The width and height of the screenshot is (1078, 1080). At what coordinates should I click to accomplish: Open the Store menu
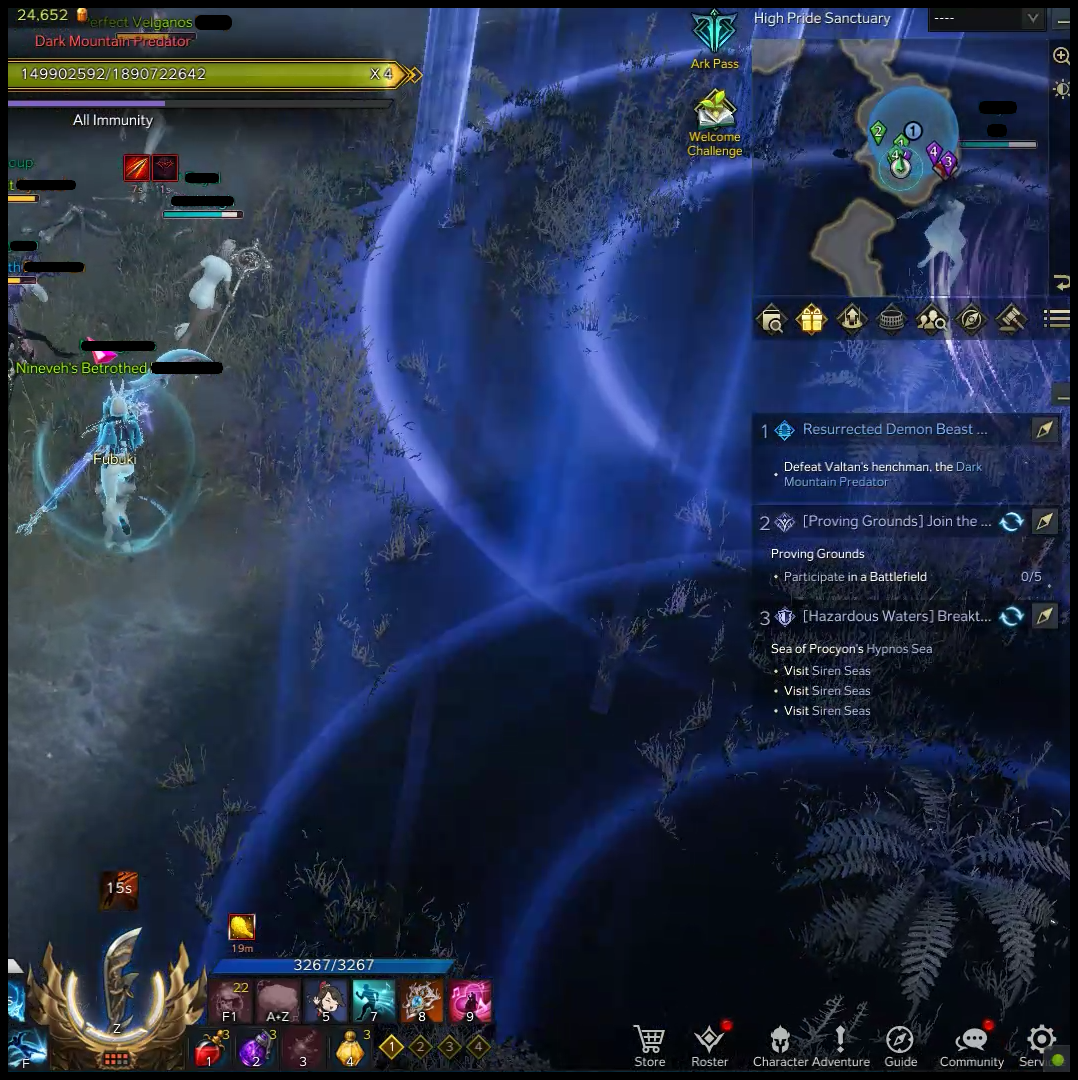click(649, 1045)
